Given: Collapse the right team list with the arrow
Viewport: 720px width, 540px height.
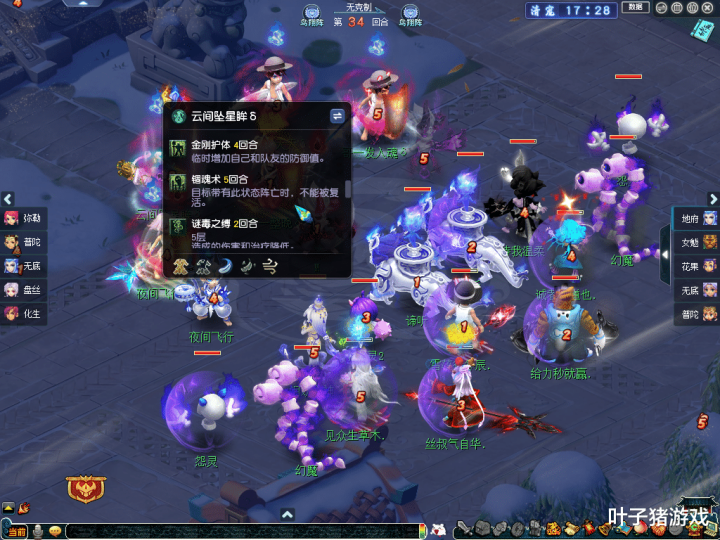Looking at the screenshot, I should tap(665, 241).
